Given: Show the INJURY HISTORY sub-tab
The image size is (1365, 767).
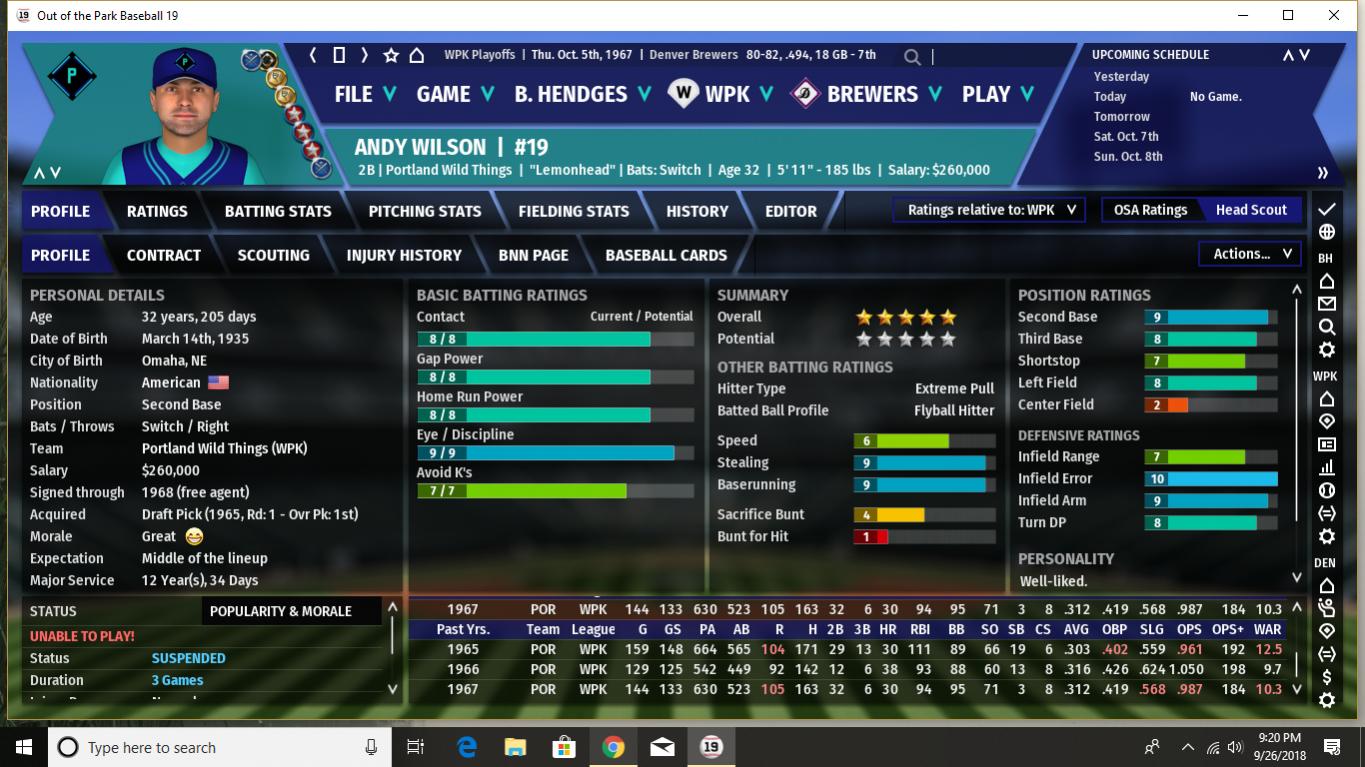Looking at the screenshot, I should click(x=404, y=255).
